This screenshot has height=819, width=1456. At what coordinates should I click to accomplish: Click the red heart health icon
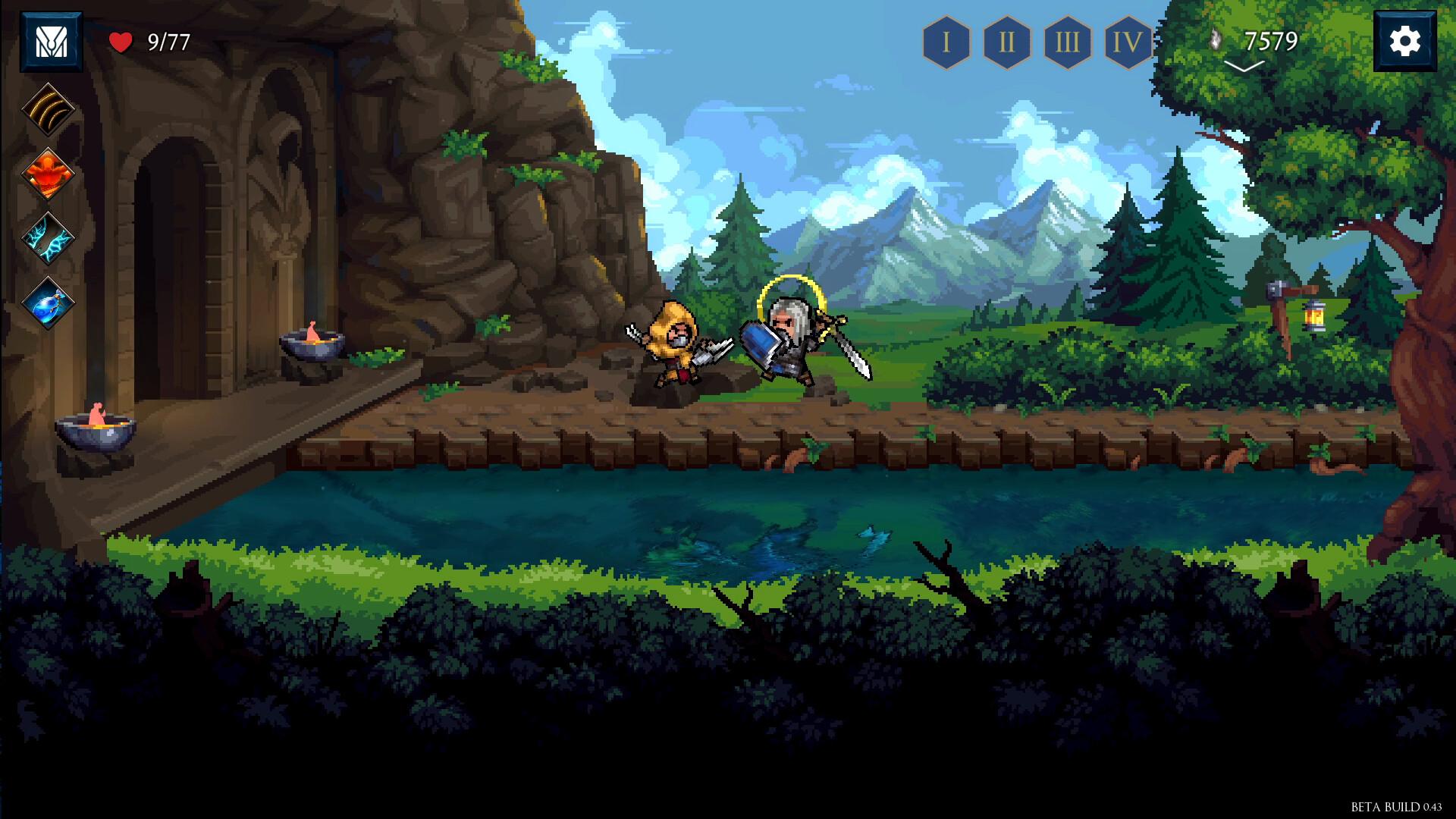[x=121, y=42]
